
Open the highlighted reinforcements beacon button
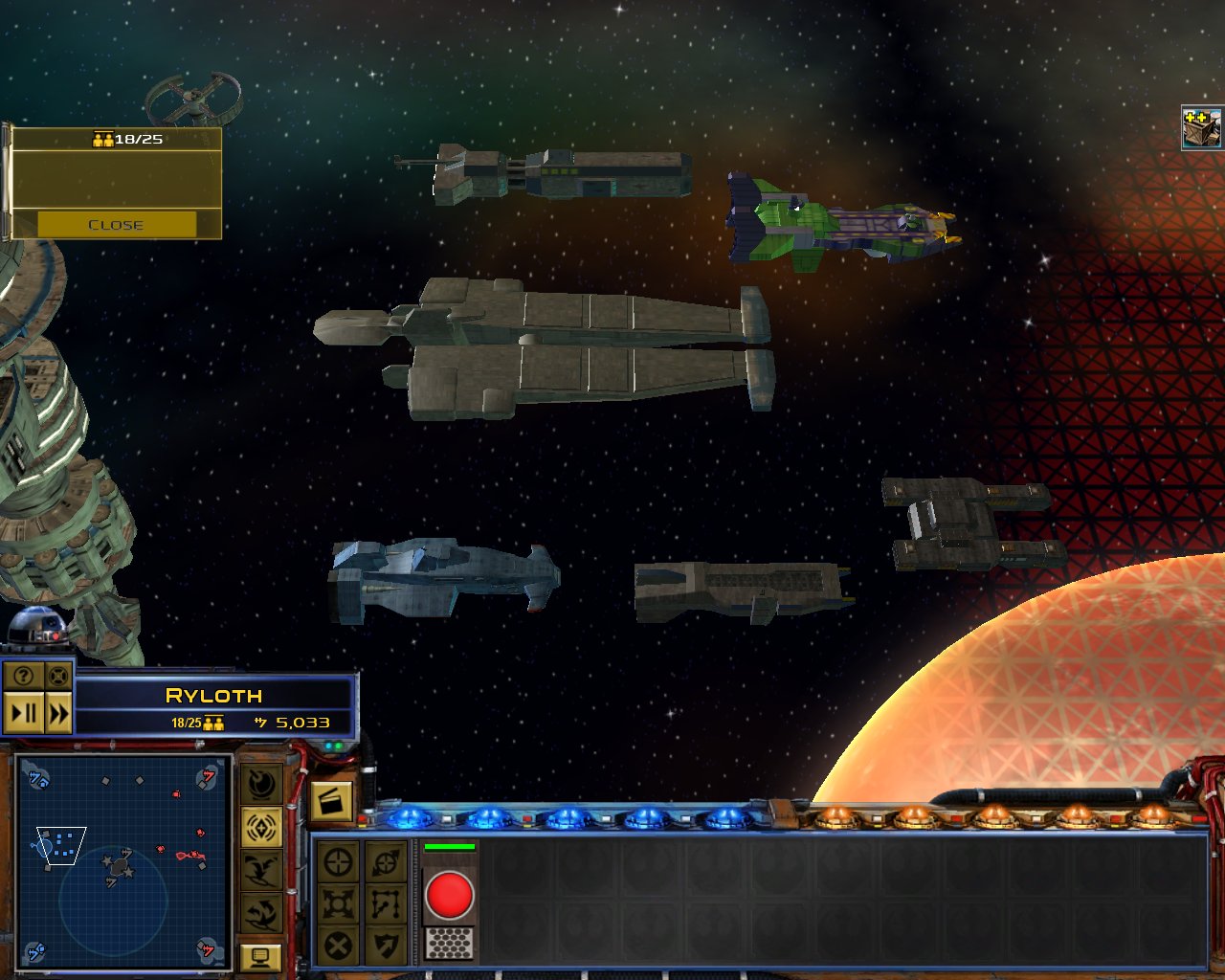(x=260, y=828)
